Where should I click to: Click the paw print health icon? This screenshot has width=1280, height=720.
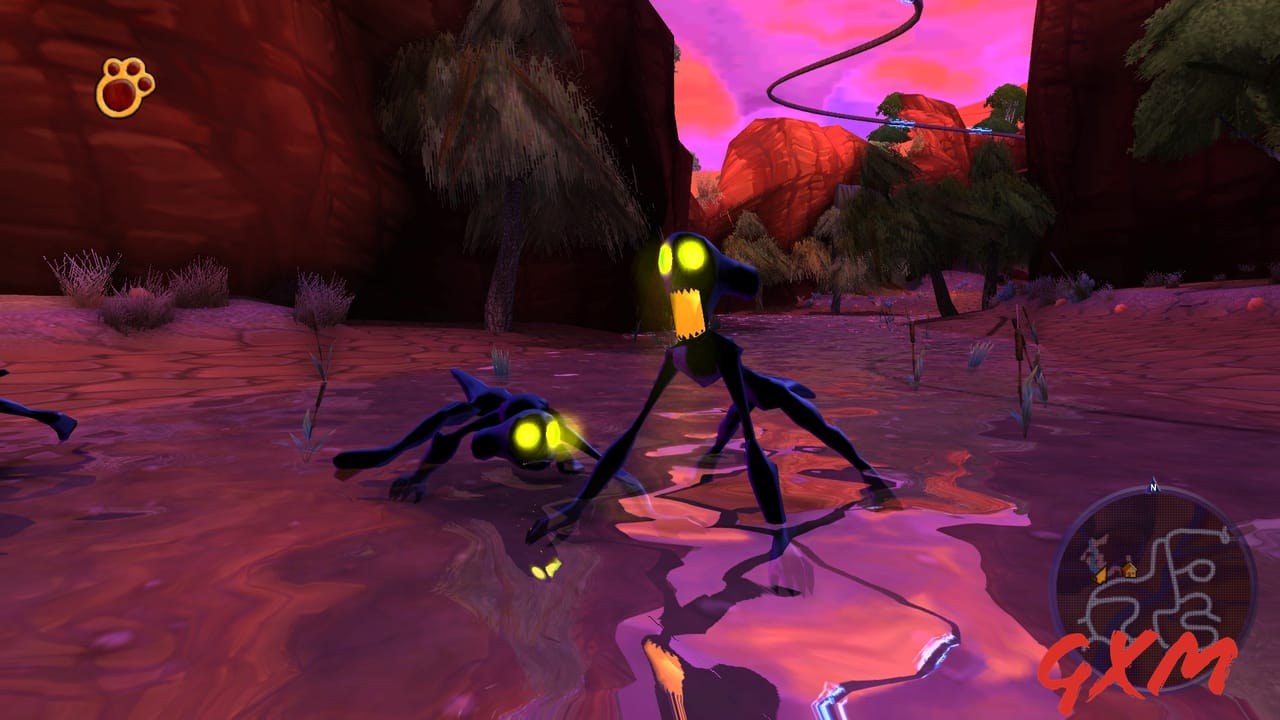(x=118, y=88)
